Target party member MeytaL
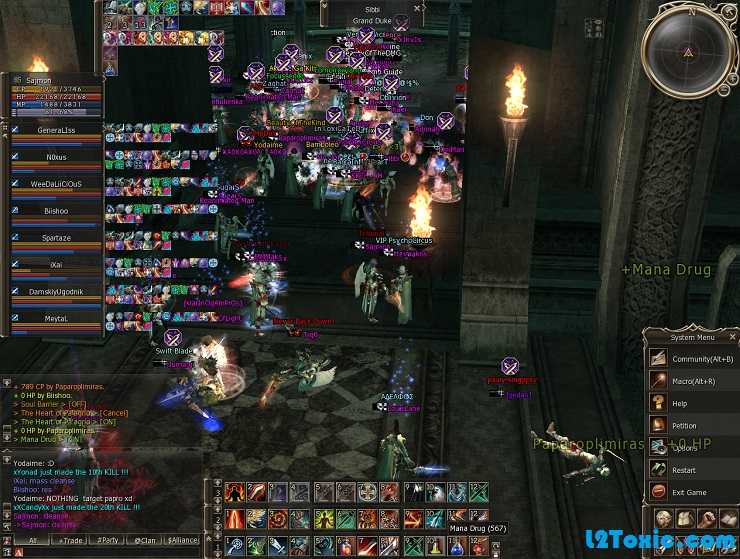 tap(56, 319)
